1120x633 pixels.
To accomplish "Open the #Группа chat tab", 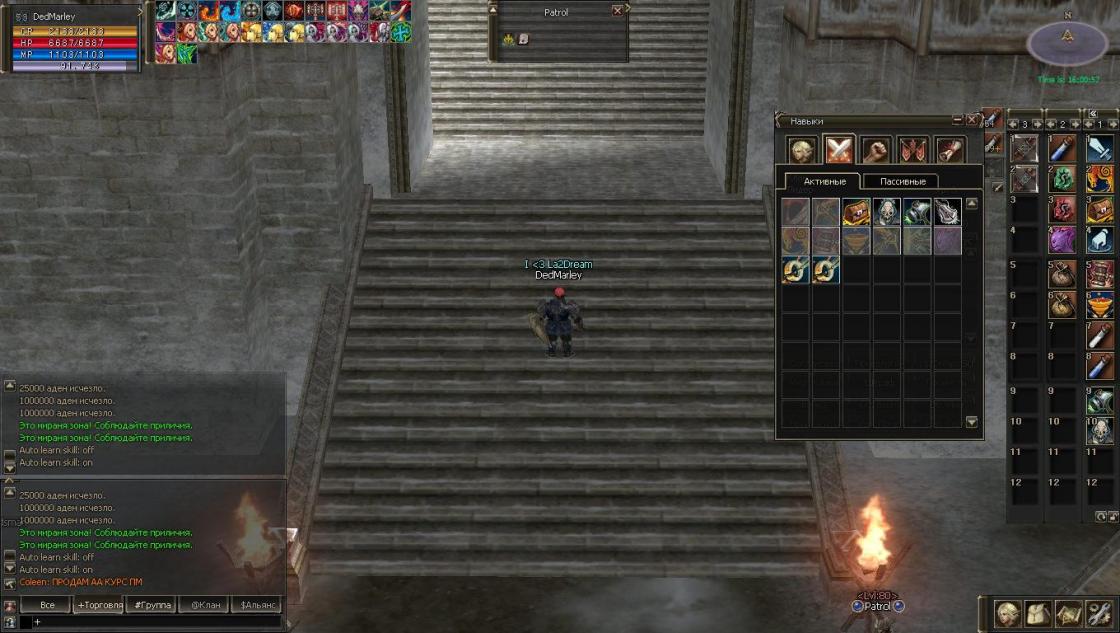I will [151, 605].
